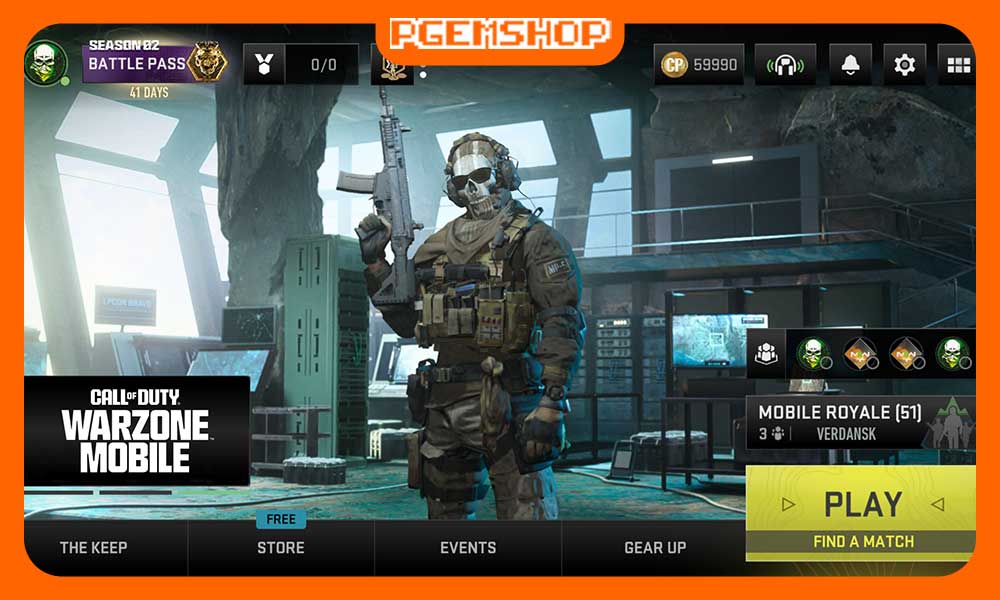View the medal challenges 0/0 counter

point(301,65)
